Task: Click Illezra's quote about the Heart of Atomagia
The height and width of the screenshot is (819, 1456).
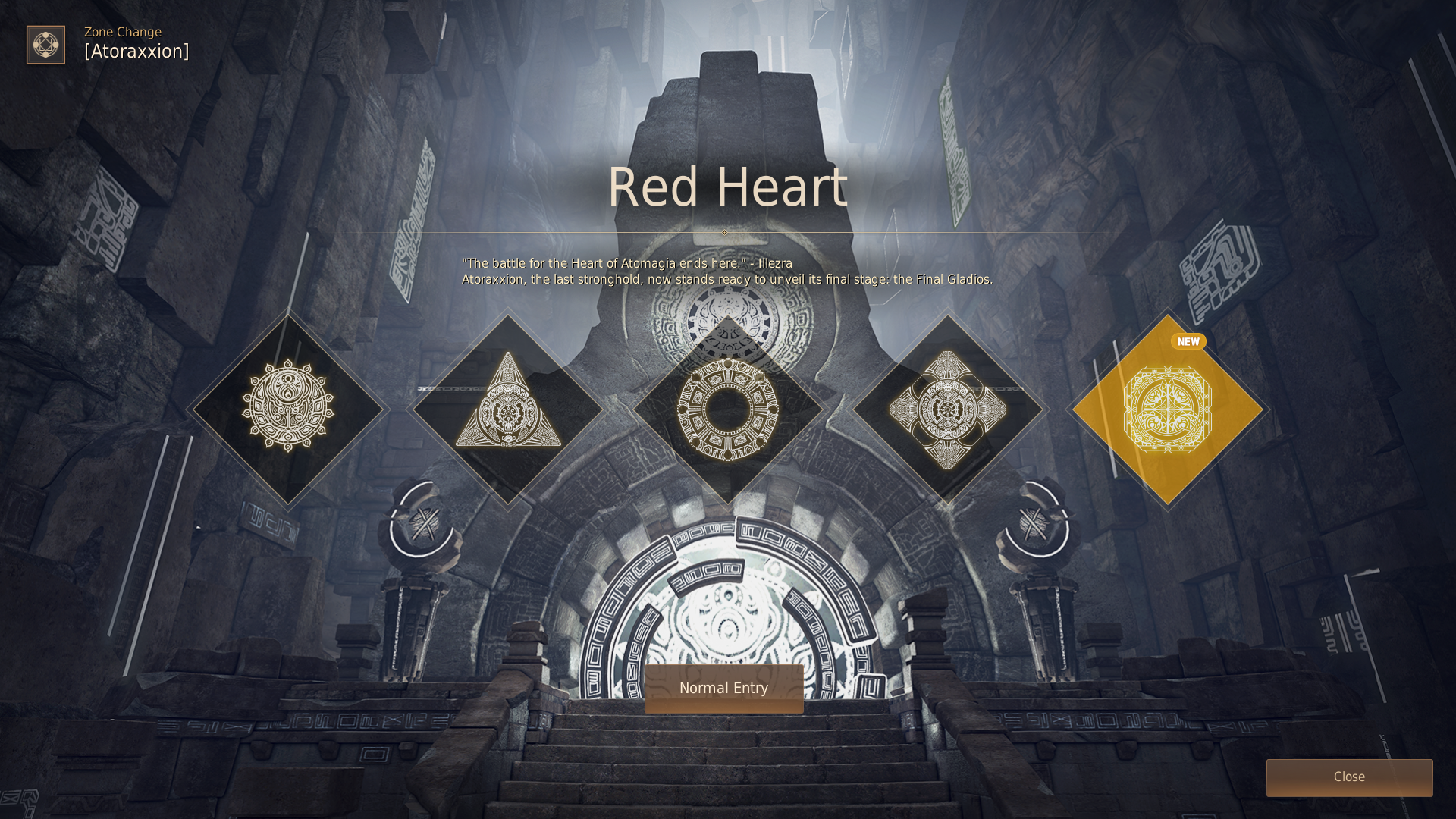Action: 627,264
